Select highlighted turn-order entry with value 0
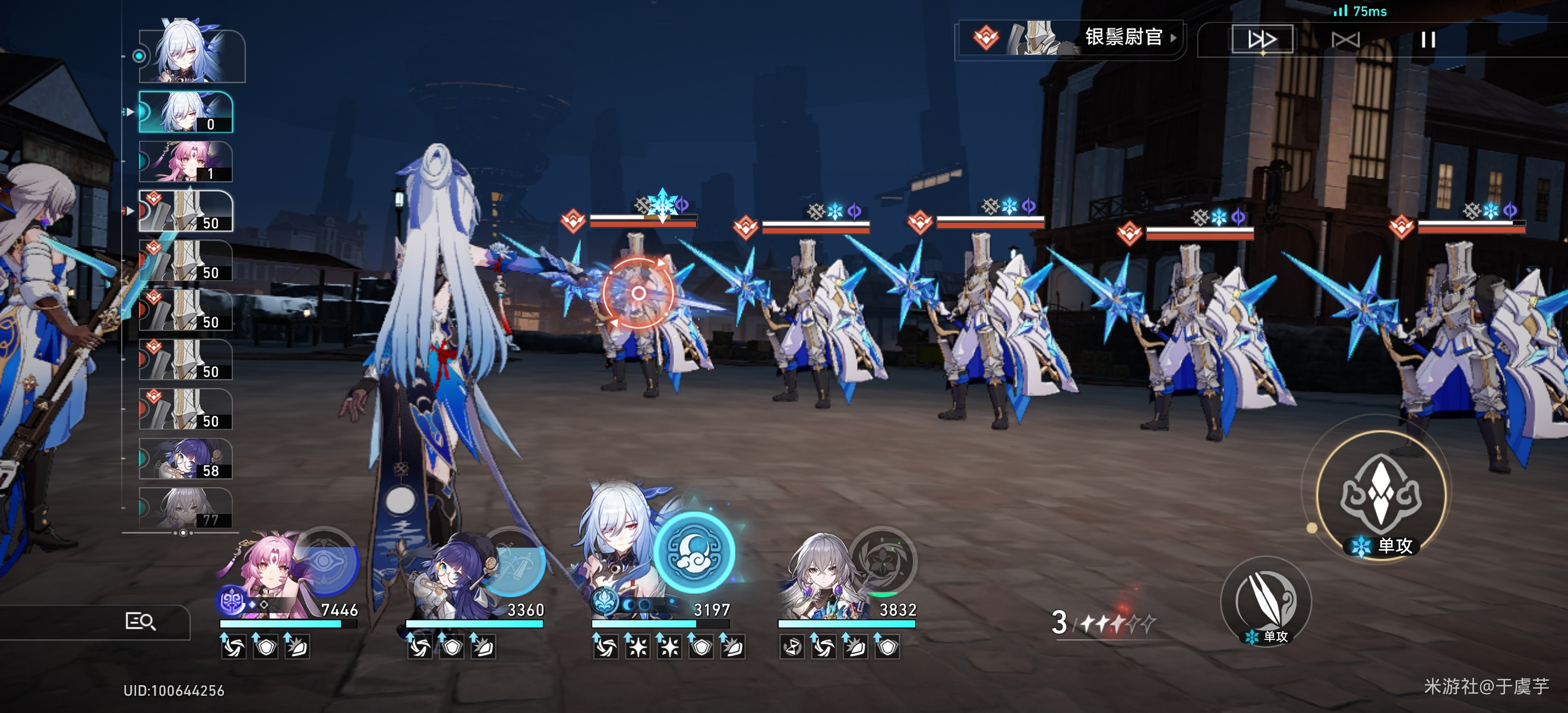 (x=186, y=112)
